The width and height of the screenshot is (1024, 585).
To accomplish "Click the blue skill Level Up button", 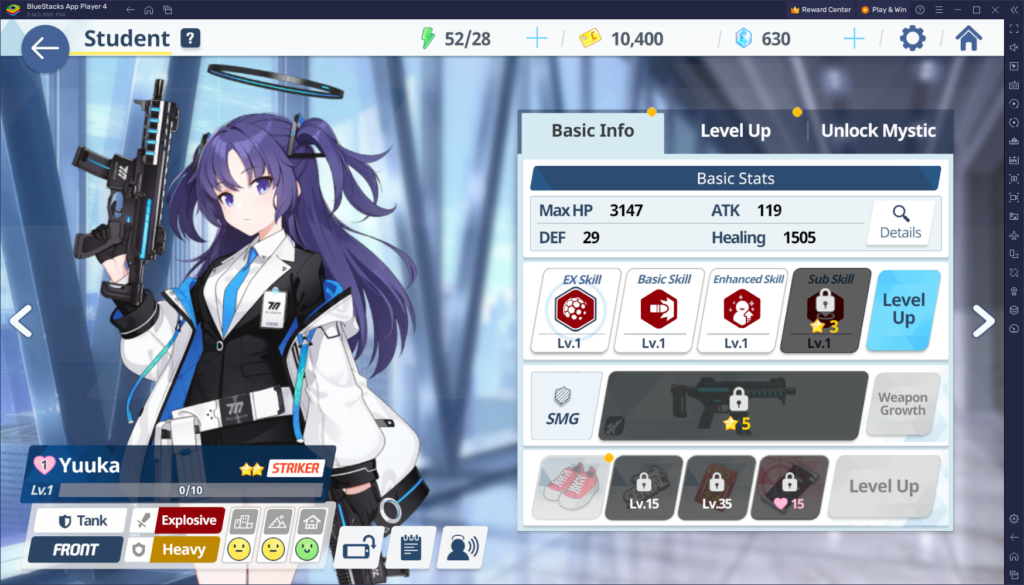I will click(903, 310).
